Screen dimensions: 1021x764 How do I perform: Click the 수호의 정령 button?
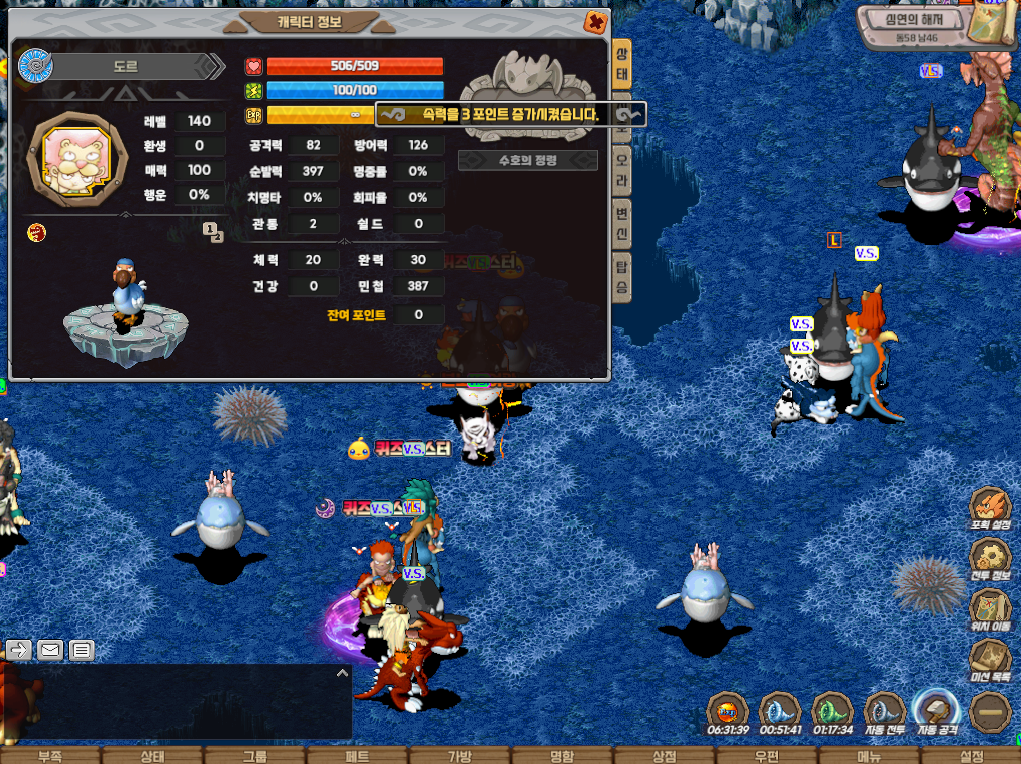point(527,160)
